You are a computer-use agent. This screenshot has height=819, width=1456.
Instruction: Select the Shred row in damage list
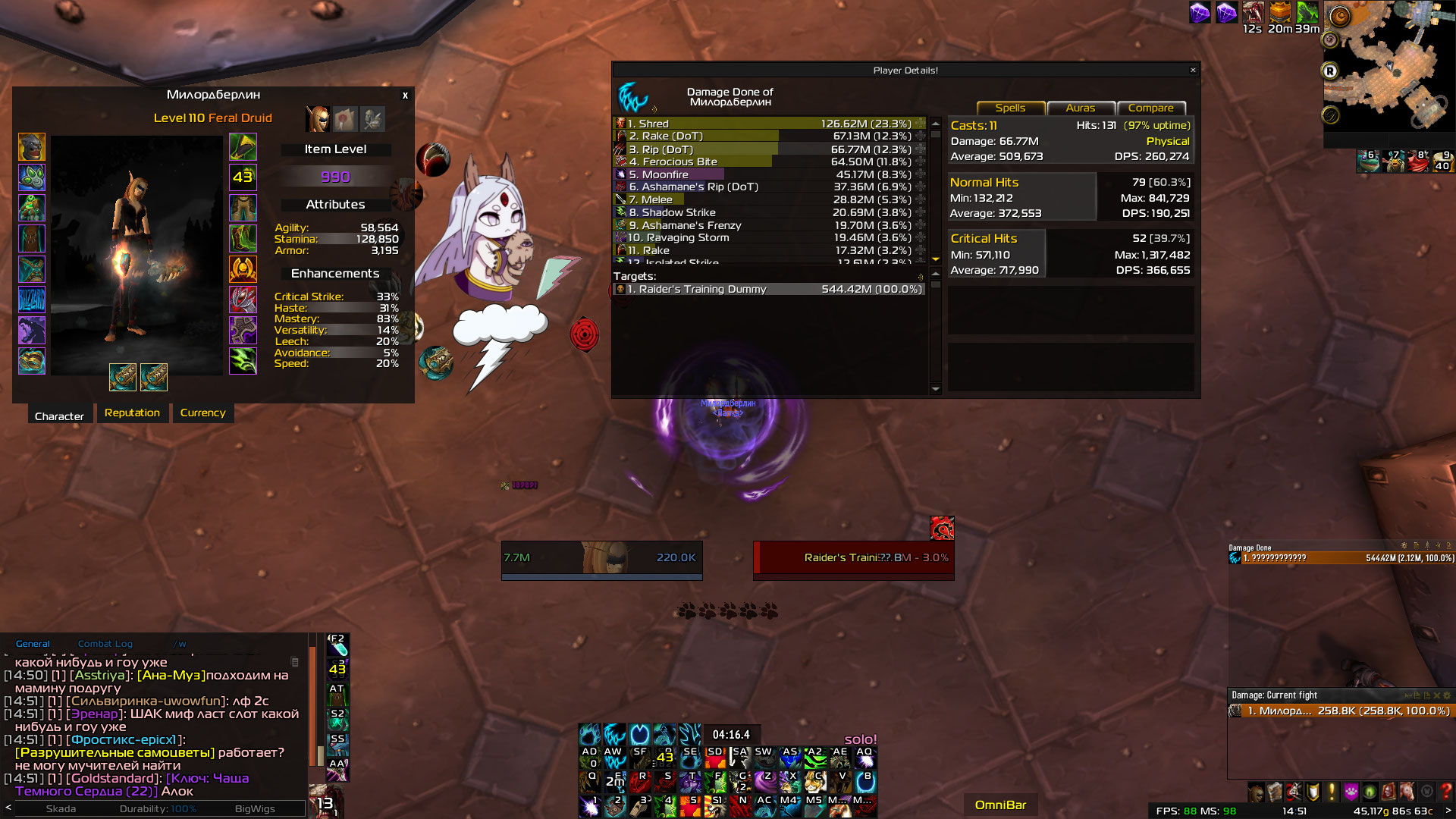(x=769, y=124)
